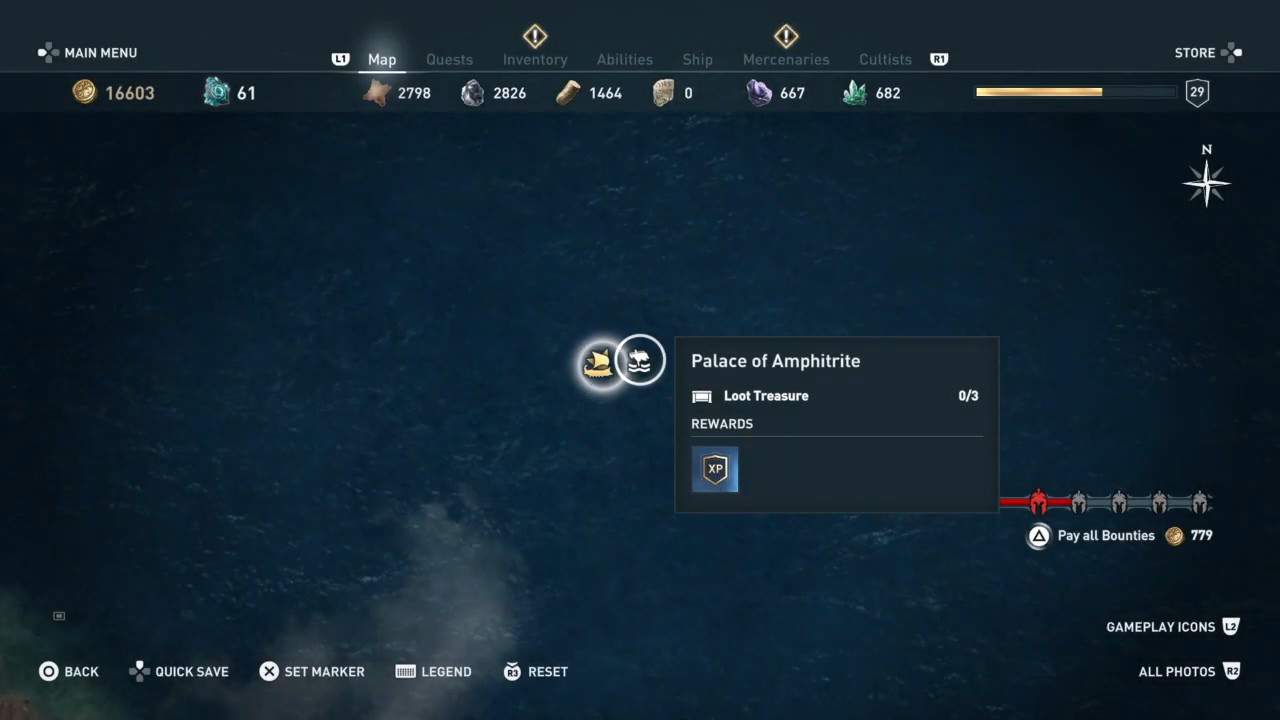Set Marker on the map
Image resolution: width=1280 pixels, height=720 pixels.
pos(312,672)
